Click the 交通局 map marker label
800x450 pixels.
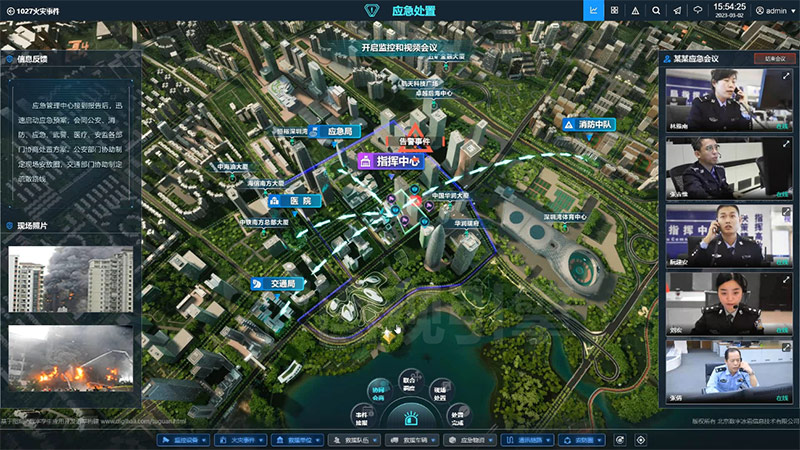pyautogui.click(x=280, y=284)
